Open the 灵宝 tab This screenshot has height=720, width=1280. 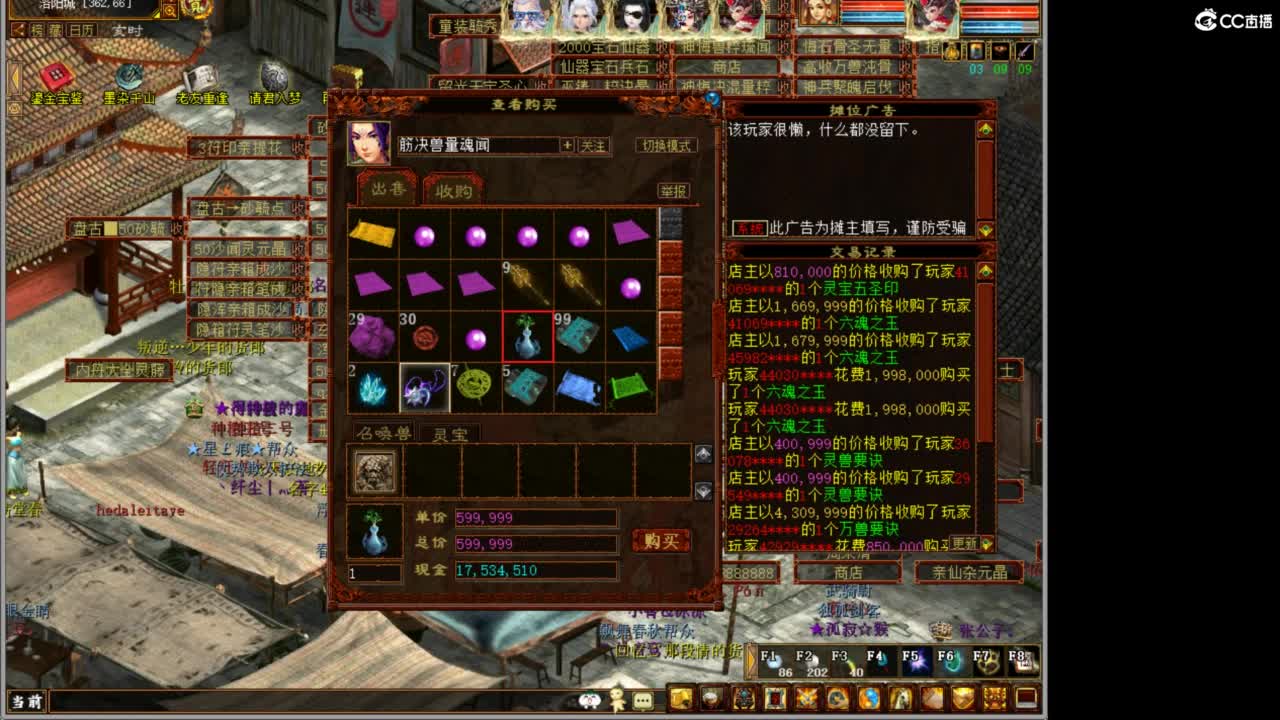[x=452, y=433]
